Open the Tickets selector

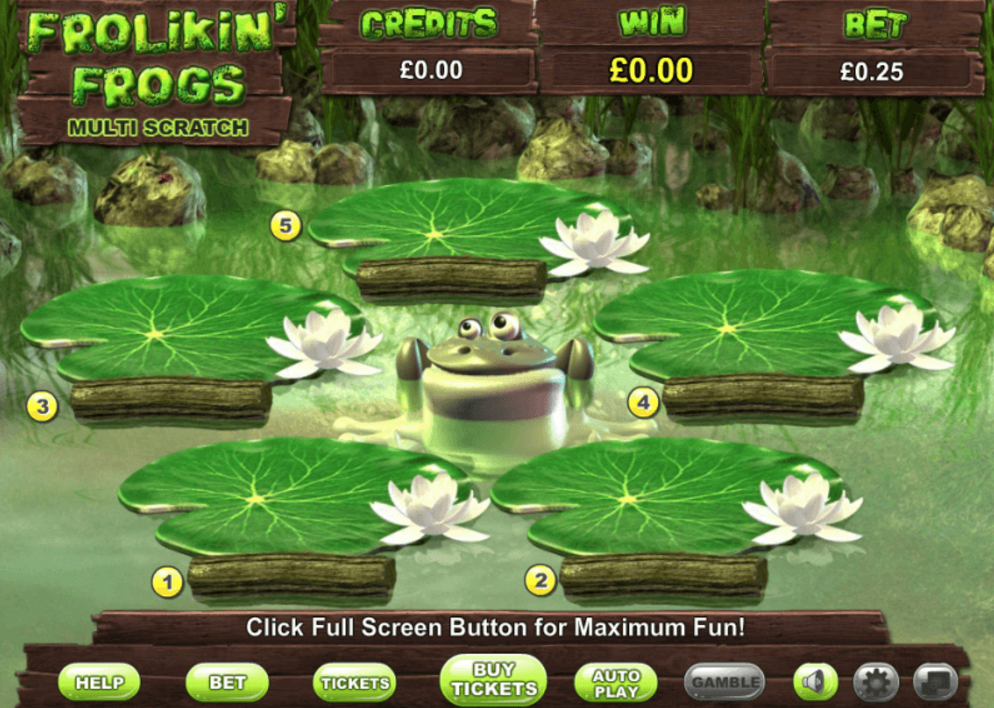coord(354,683)
